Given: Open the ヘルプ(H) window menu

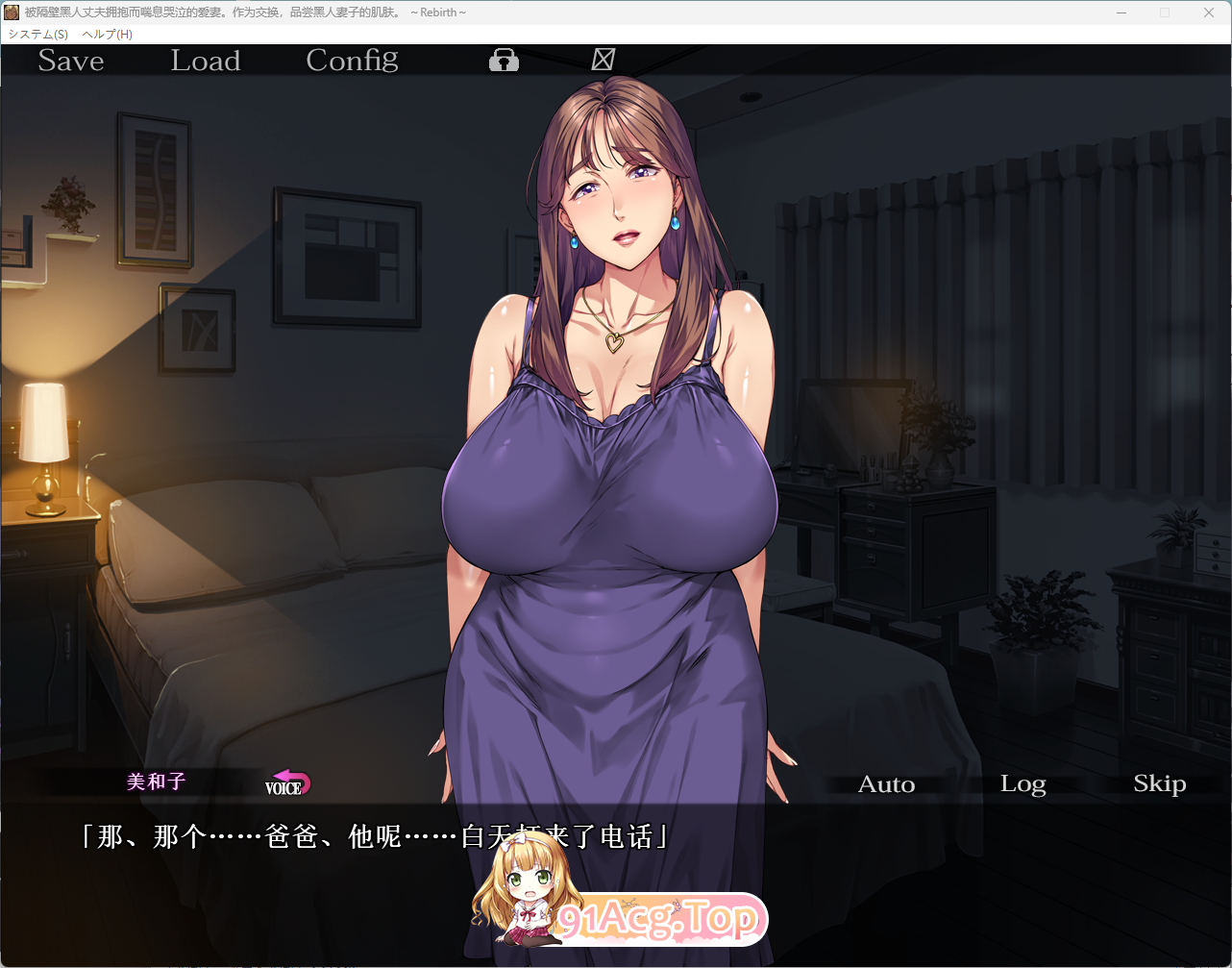Looking at the screenshot, I should (108, 34).
